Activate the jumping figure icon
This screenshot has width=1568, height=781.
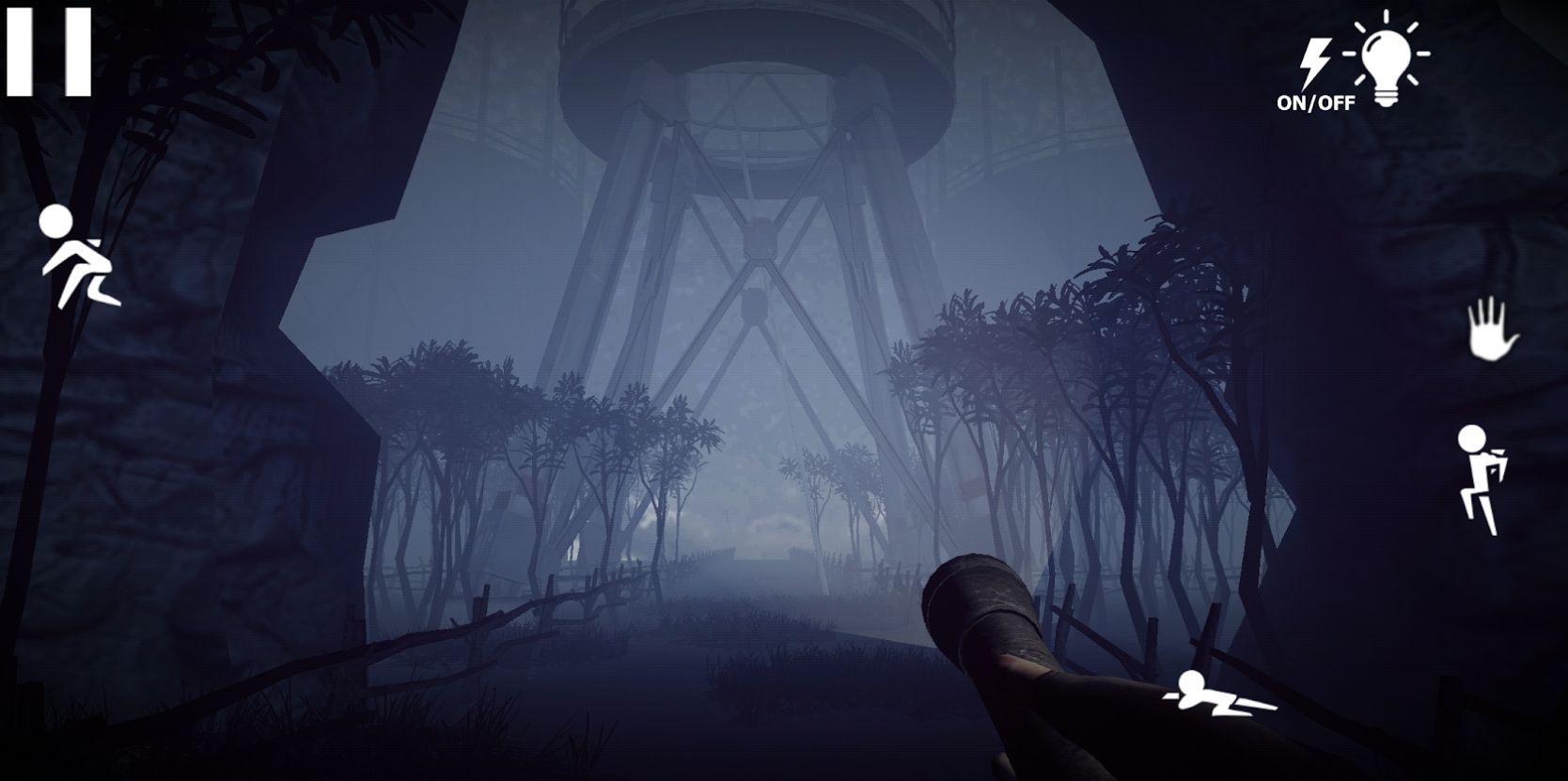(x=1479, y=480)
